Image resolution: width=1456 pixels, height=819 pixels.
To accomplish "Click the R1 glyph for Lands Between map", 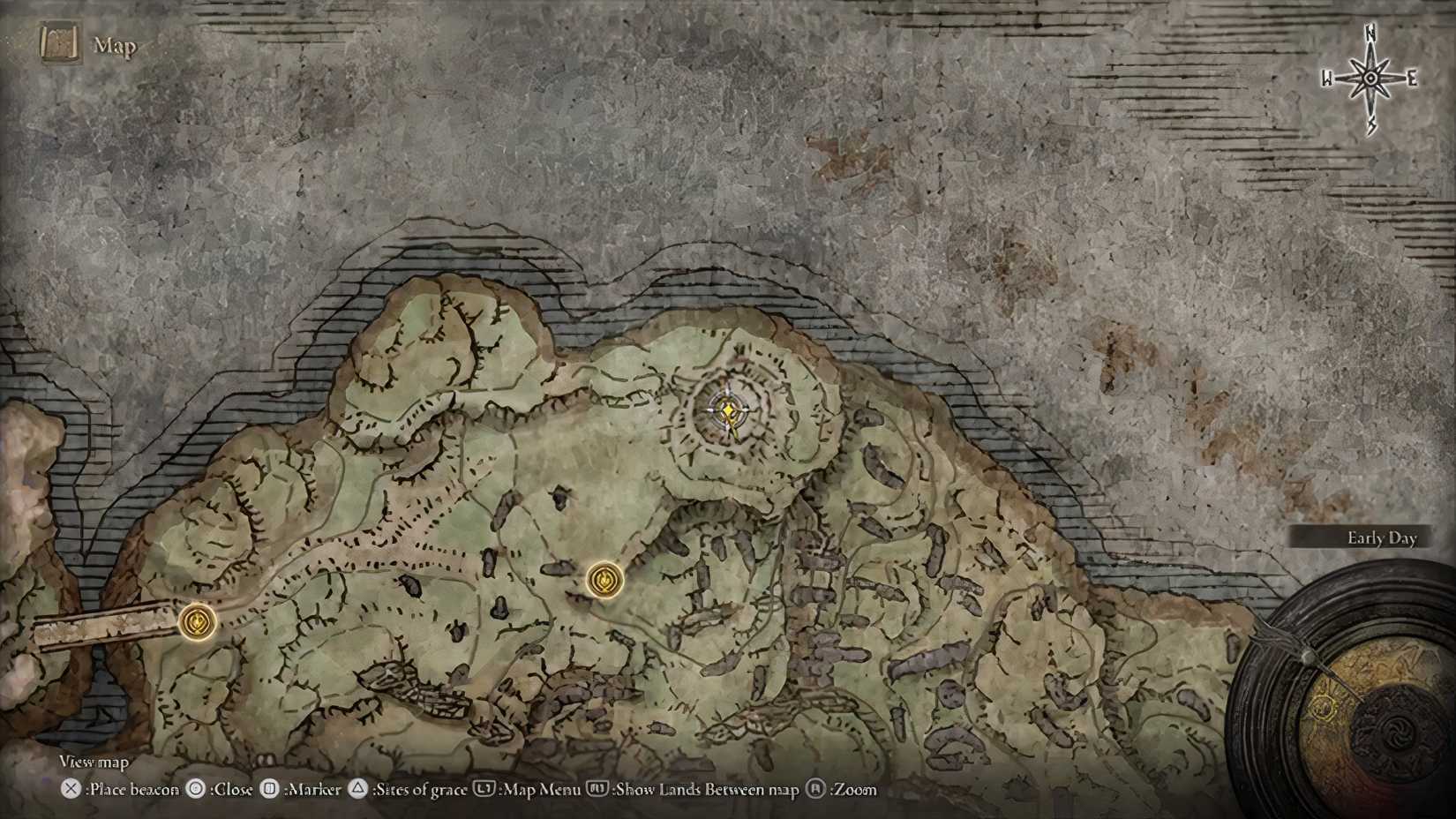I will [x=595, y=790].
